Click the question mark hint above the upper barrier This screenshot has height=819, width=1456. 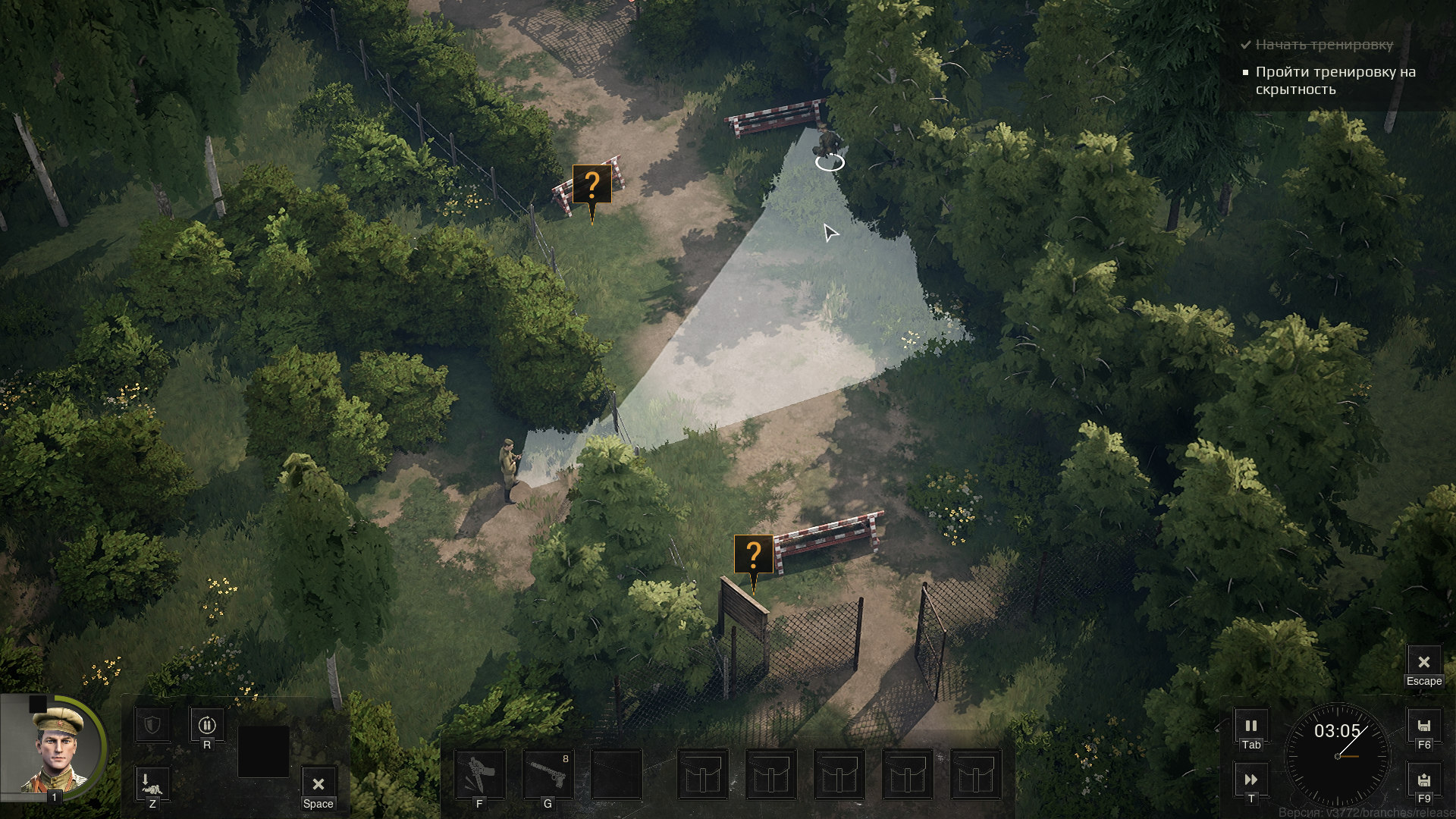pos(591,185)
